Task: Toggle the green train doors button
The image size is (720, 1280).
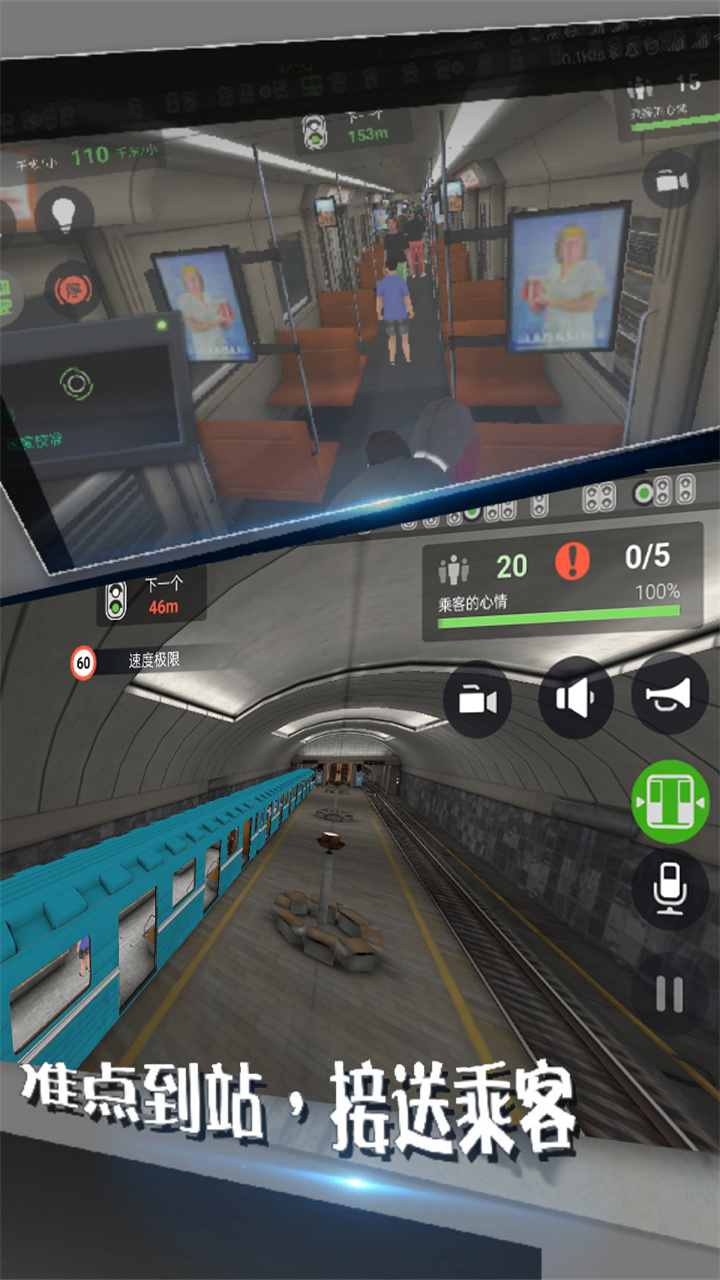Action: (x=670, y=800)
